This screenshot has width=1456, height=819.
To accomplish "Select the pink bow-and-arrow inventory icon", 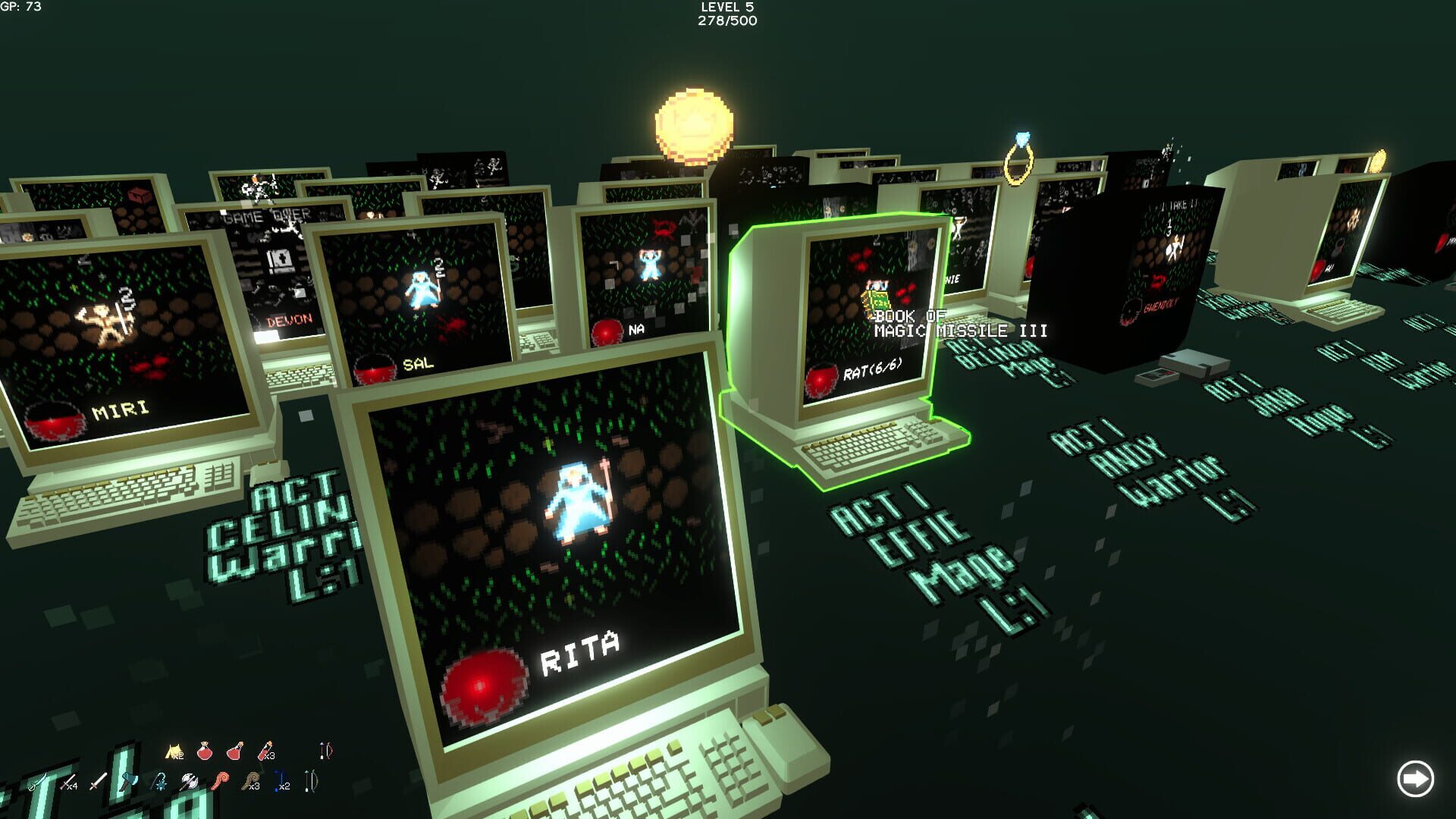I will pos(325,751).
